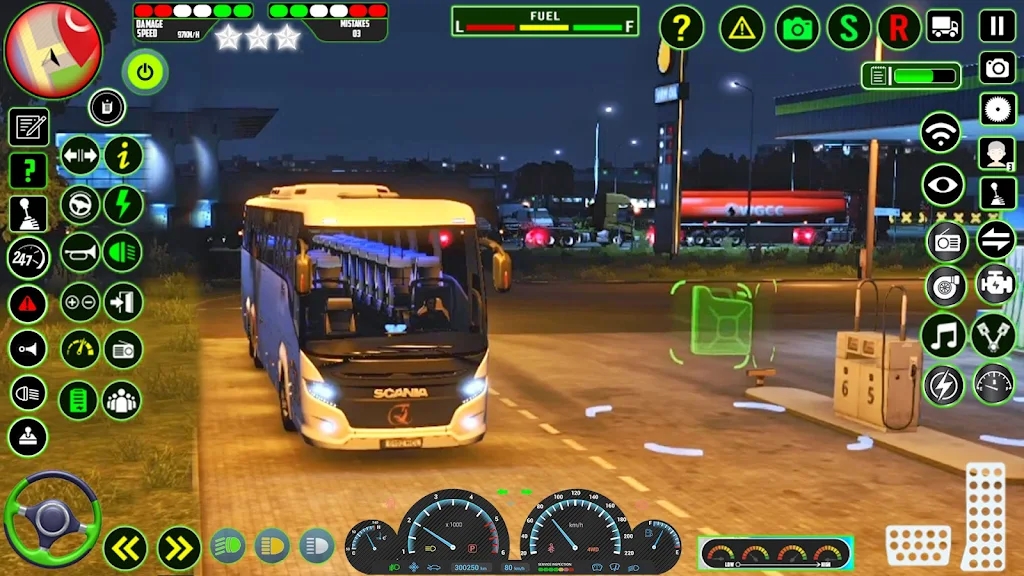Activate the left turn double-arrow indicator
This screenshot has width=1024, height=576.
[x=126, y=548]
